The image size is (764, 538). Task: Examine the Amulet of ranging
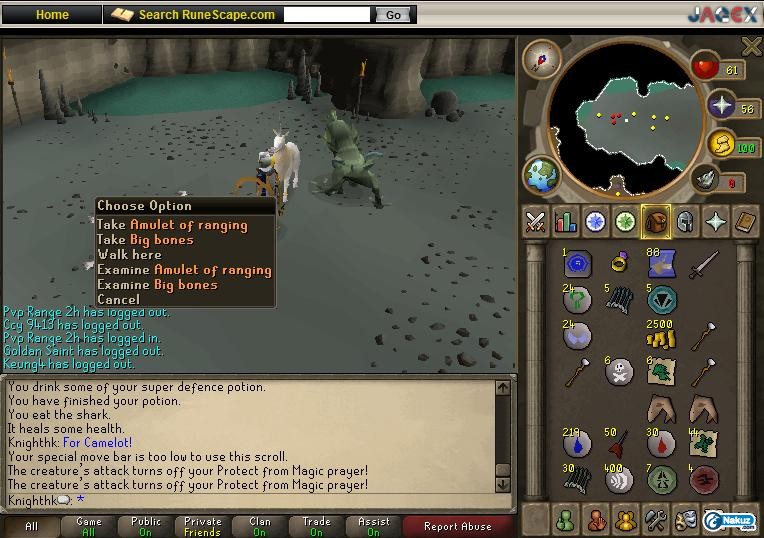(x=184, y=270)
